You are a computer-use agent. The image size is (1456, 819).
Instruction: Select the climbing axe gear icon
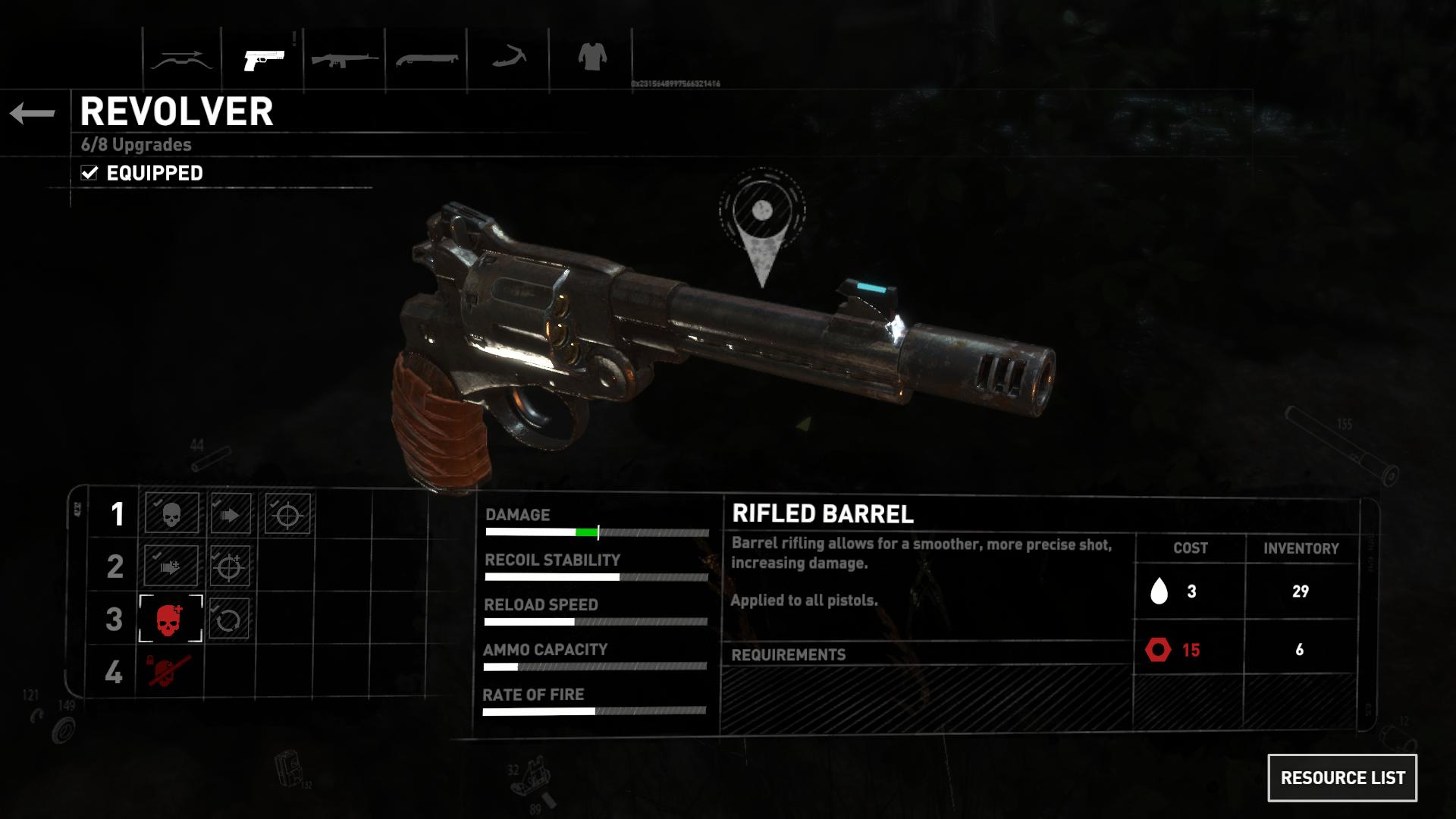pyautogui.click(x=510, y=58)
